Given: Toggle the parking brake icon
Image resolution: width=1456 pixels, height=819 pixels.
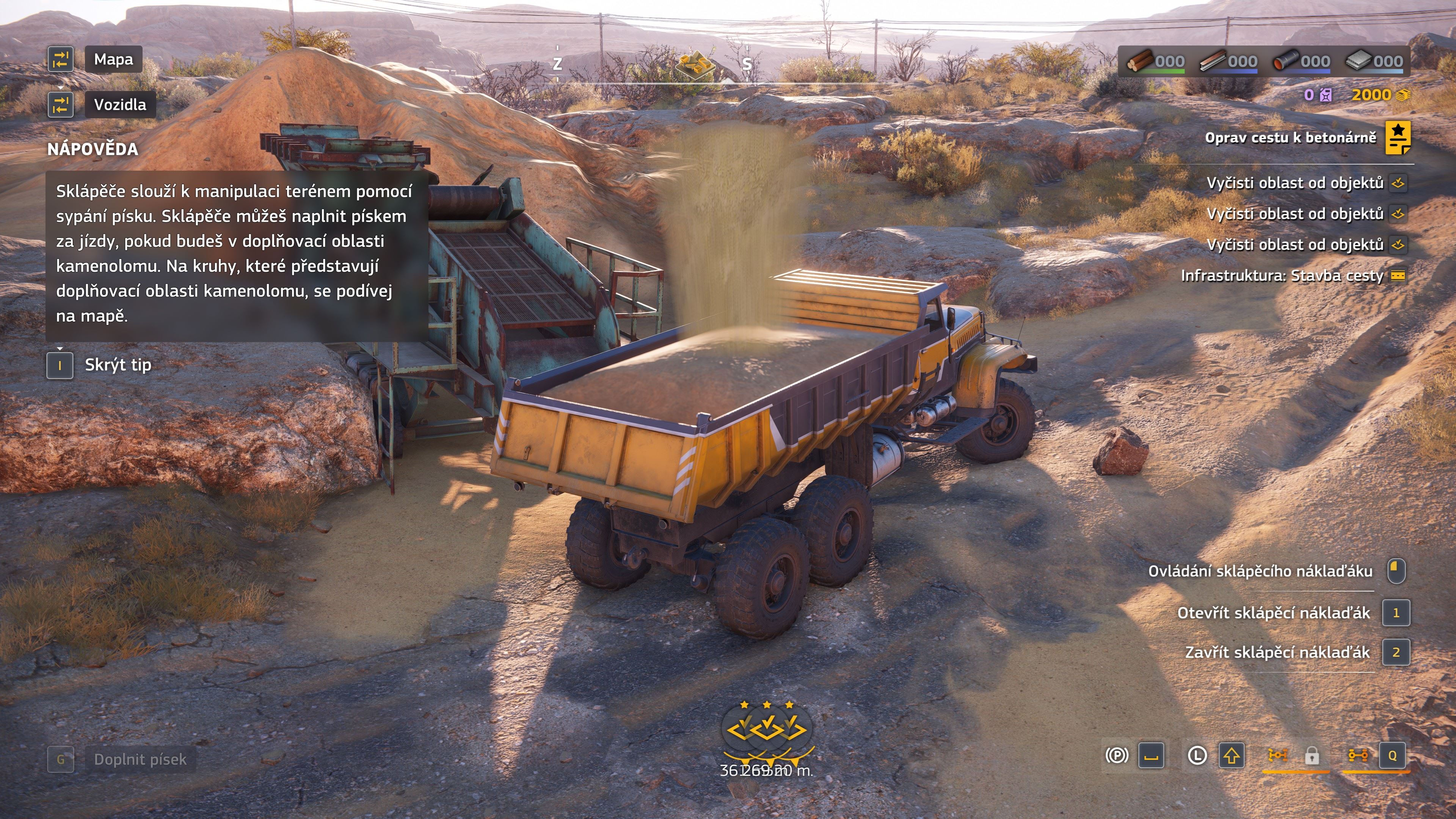Looking at the screenshot, I should pyautogui.click(x=1116, y=756).
